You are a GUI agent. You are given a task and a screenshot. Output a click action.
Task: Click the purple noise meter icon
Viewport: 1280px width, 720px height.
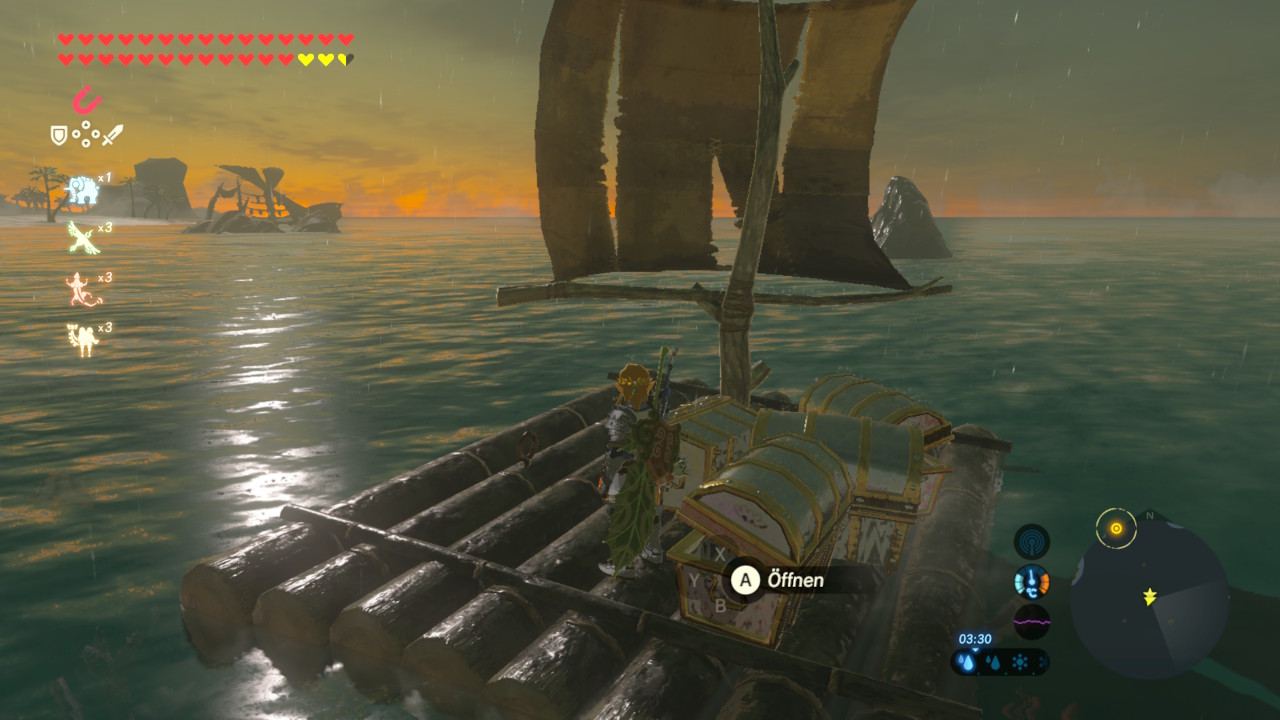pyautogui.click(x=1031, y=621)
